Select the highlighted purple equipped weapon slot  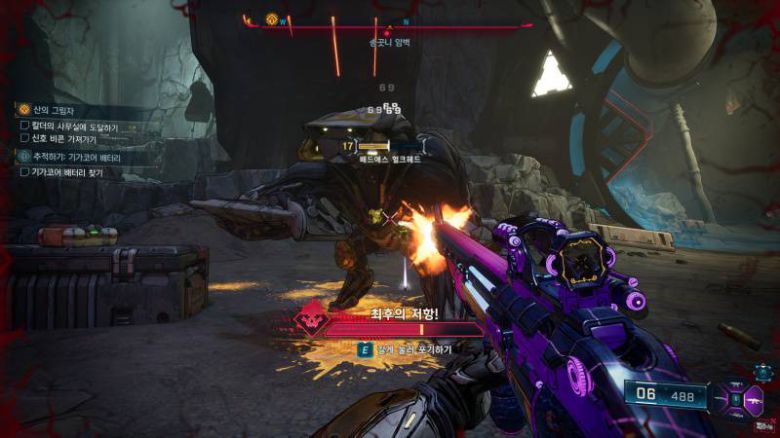click(x=753, y=400)
